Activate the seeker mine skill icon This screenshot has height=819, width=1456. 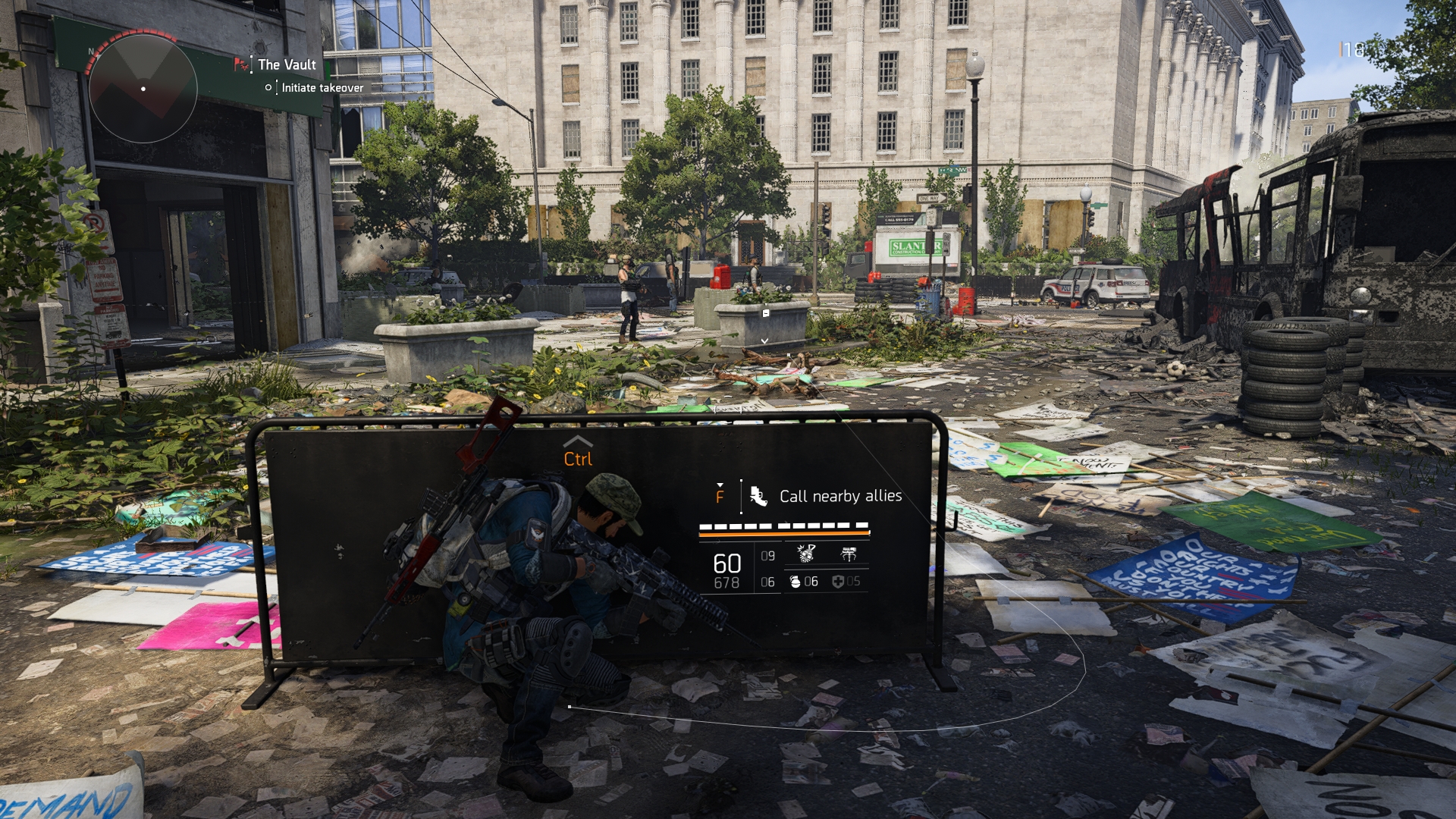coord(806,554)
